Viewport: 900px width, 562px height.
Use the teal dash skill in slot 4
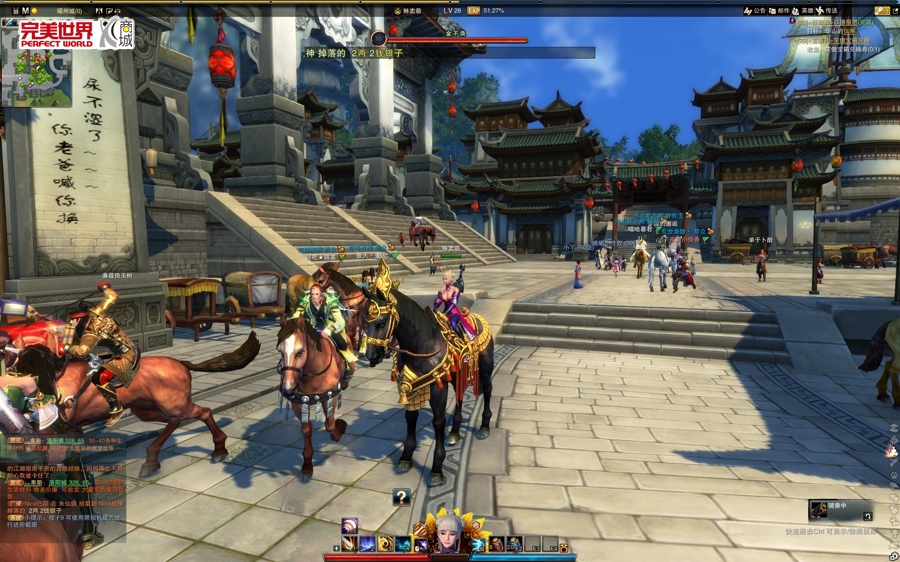(403, 544)
